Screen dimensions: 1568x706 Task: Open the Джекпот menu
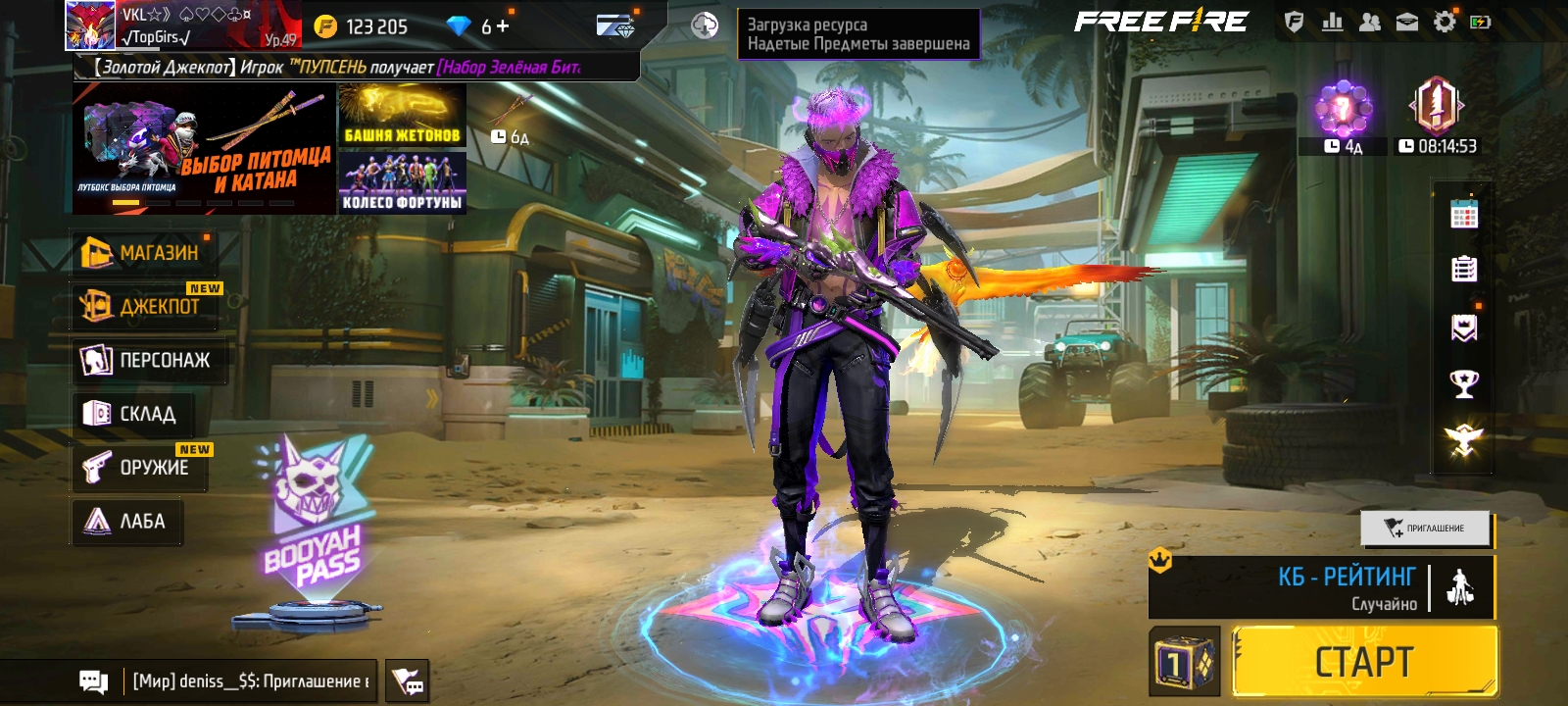[145, 306]
